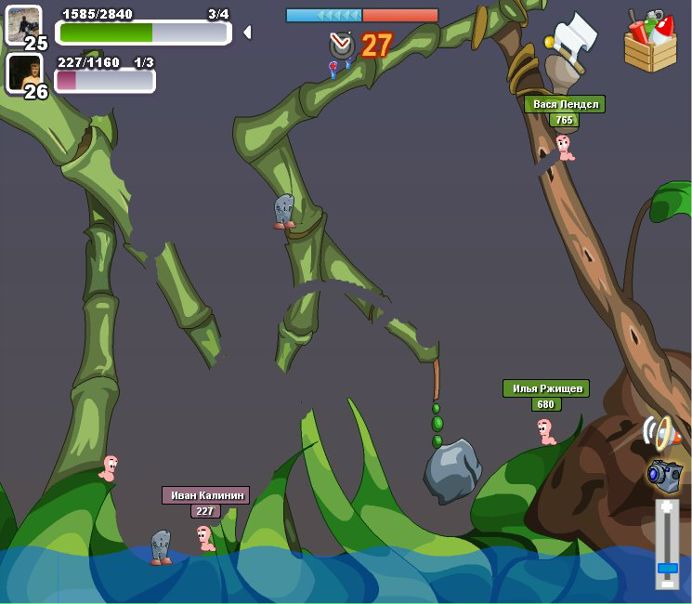Click the small arrow beside the green team bar
692x604 pixels.
[247, 32]
